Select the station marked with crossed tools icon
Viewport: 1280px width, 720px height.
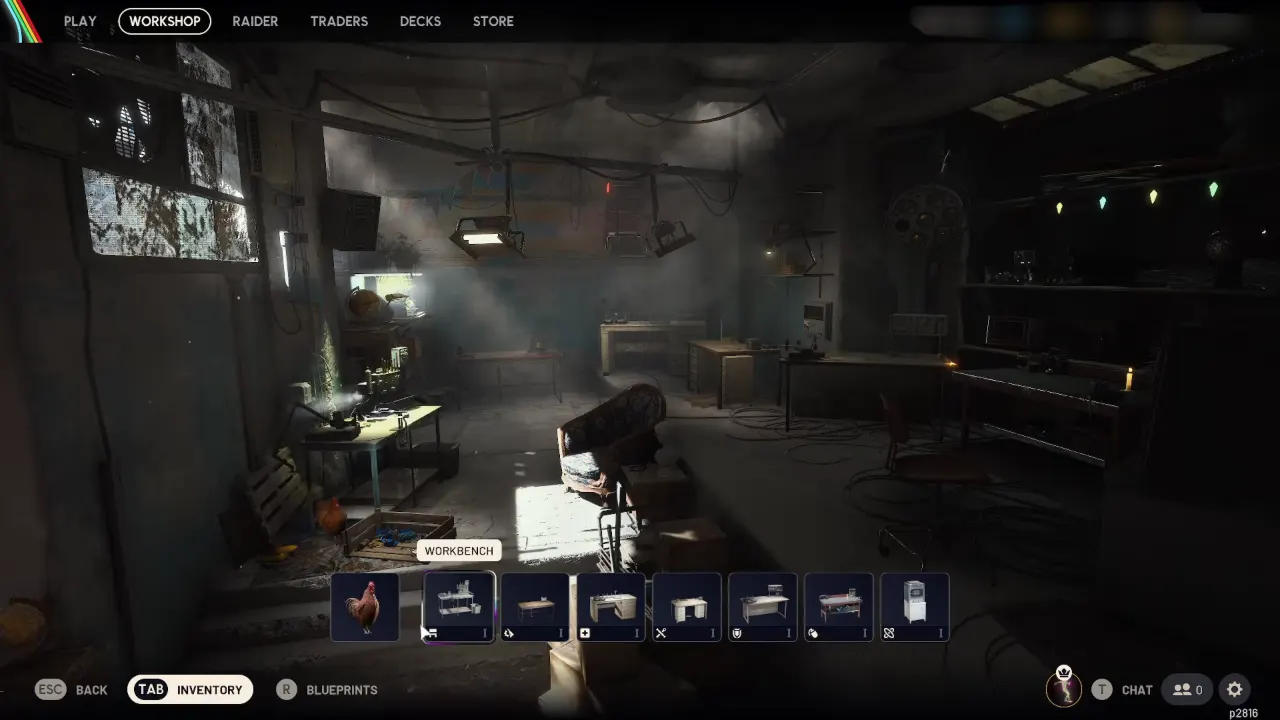[686, 605]
